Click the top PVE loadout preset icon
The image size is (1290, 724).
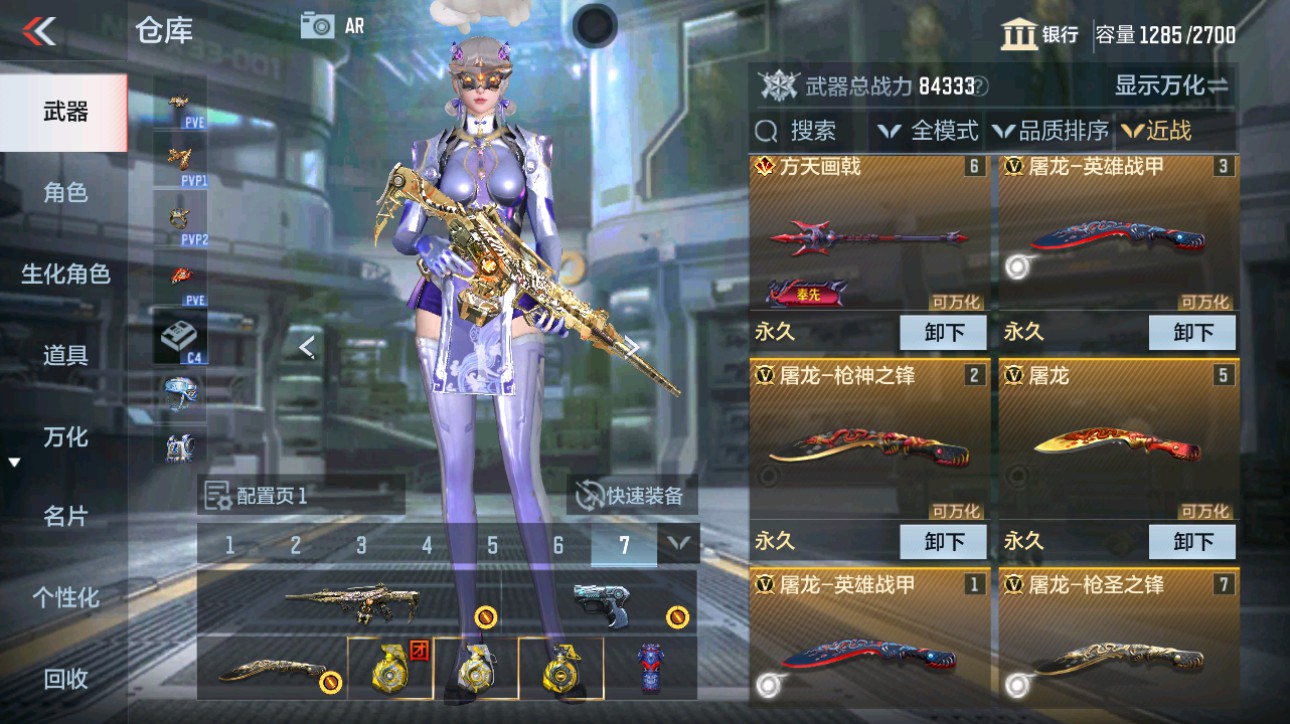tap(177, 105)
